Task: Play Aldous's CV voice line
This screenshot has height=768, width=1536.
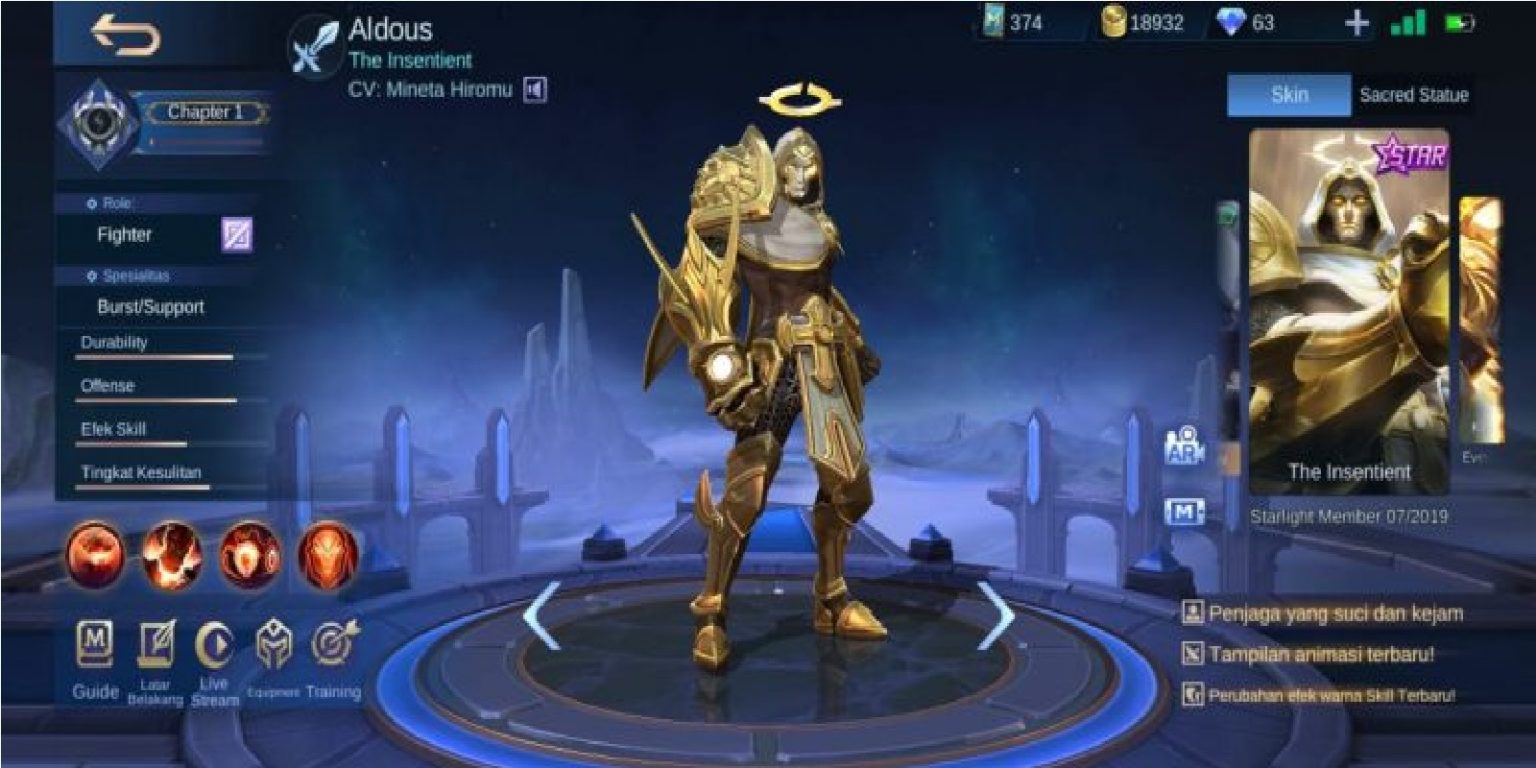Action: 535,88
